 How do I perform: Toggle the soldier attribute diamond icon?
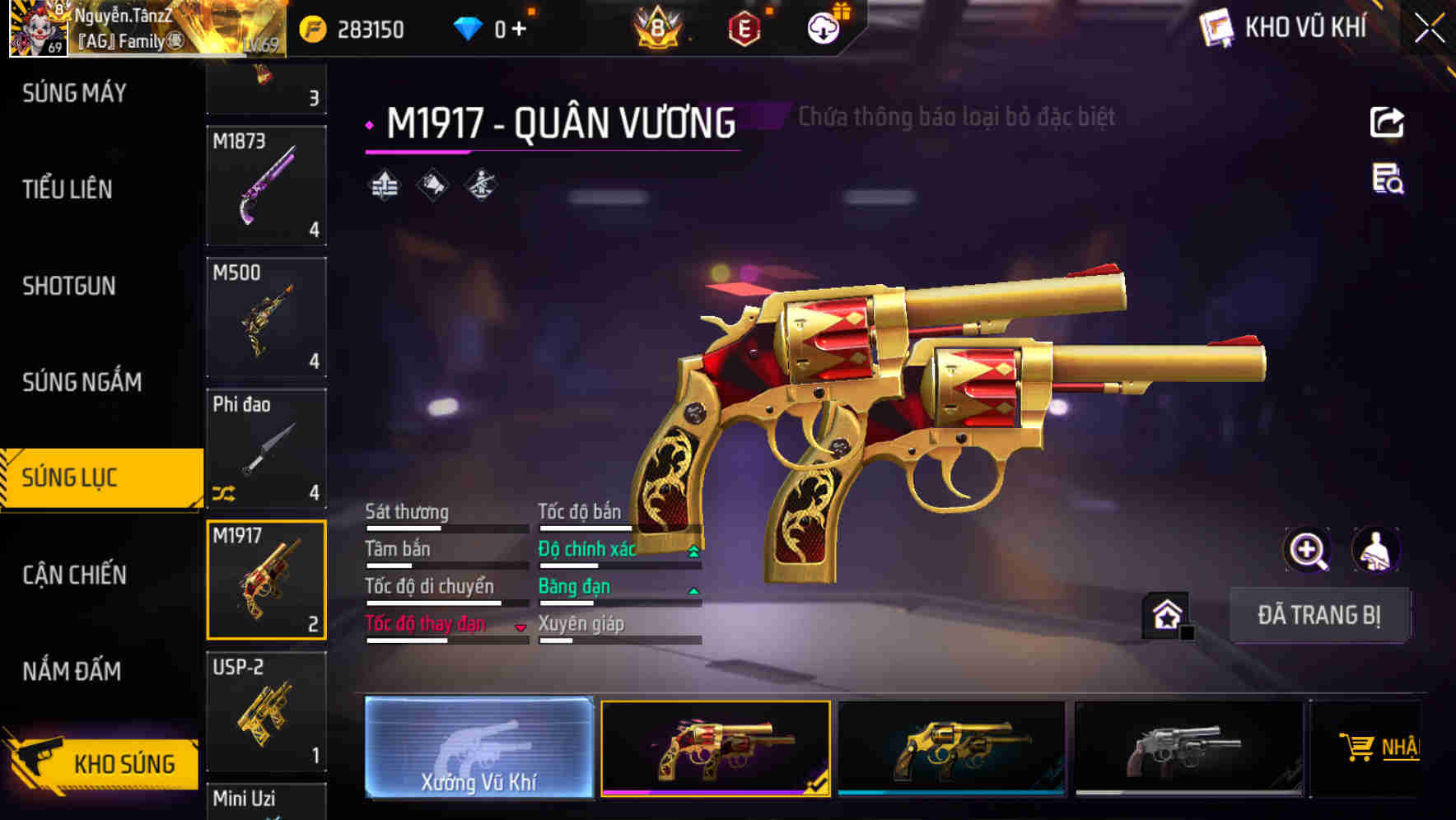[481, 186]
